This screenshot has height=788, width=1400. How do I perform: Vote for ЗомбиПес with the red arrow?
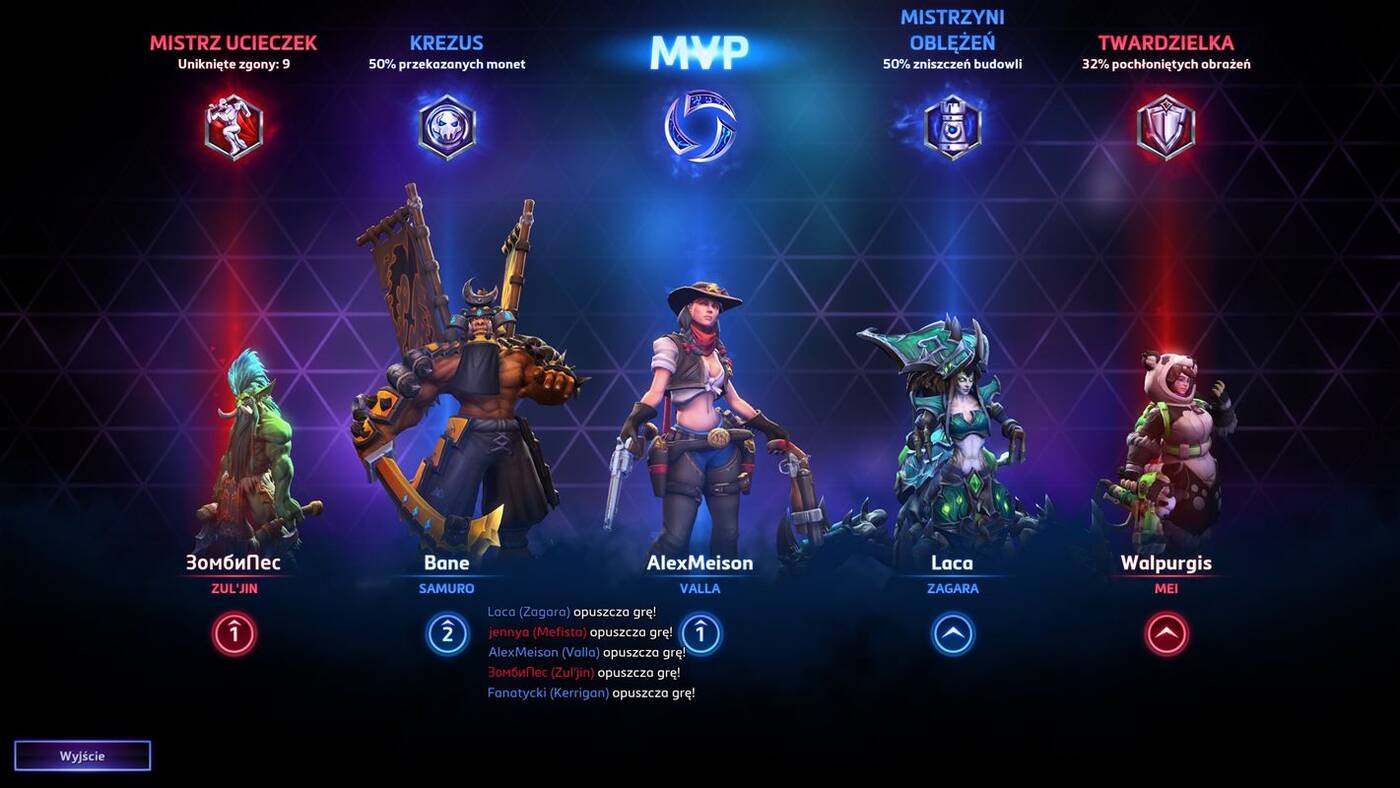[x=232, y=632]
